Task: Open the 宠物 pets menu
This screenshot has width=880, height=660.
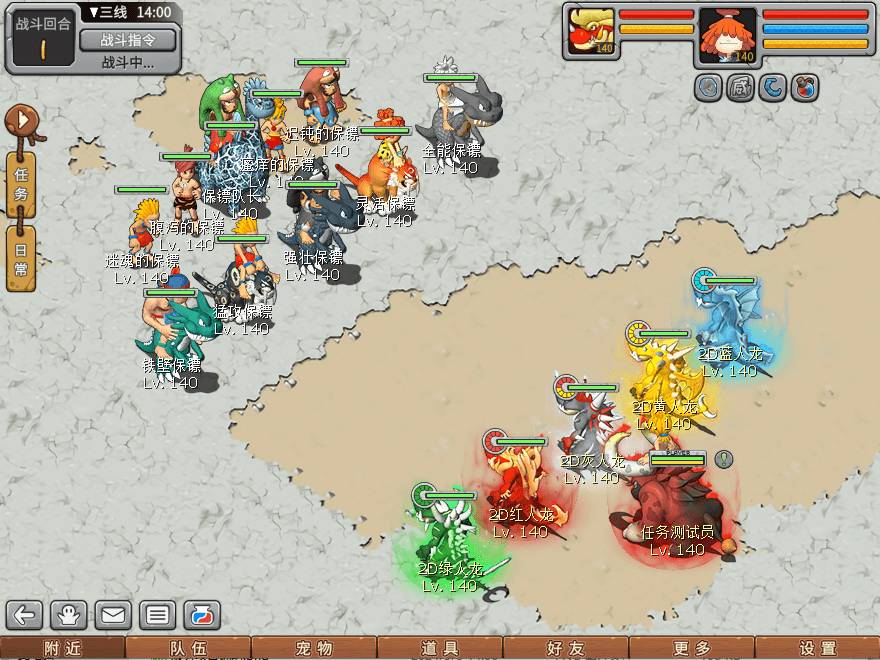Action: point(314,649)
